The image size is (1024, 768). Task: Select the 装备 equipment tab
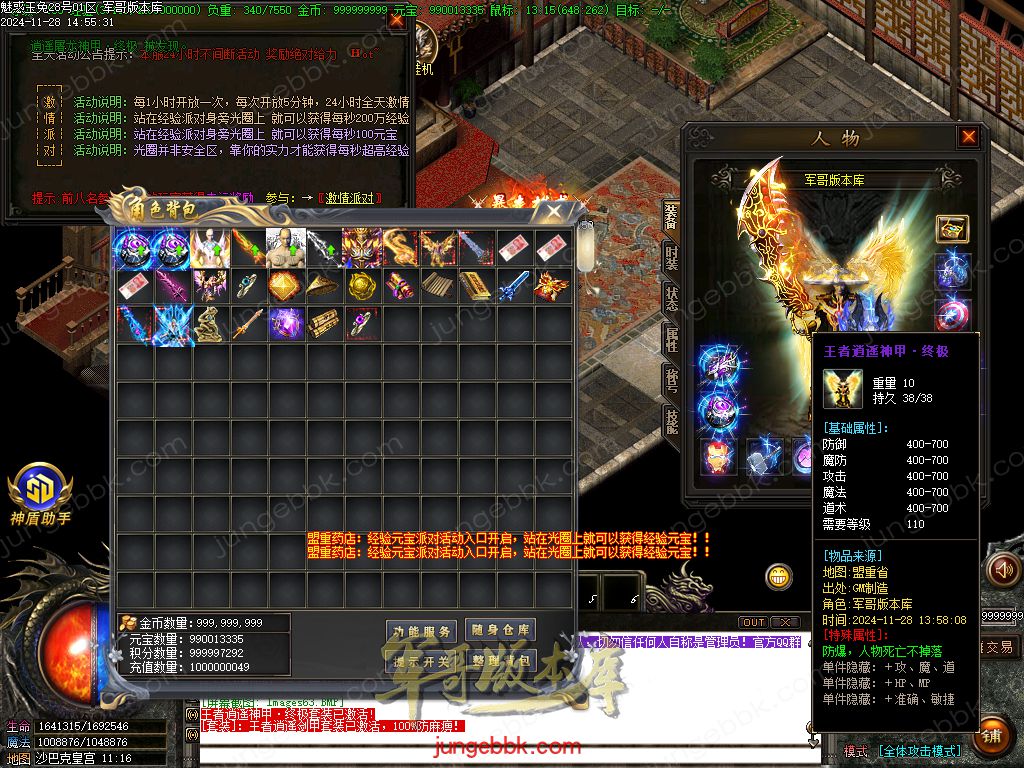click(672, 214)
